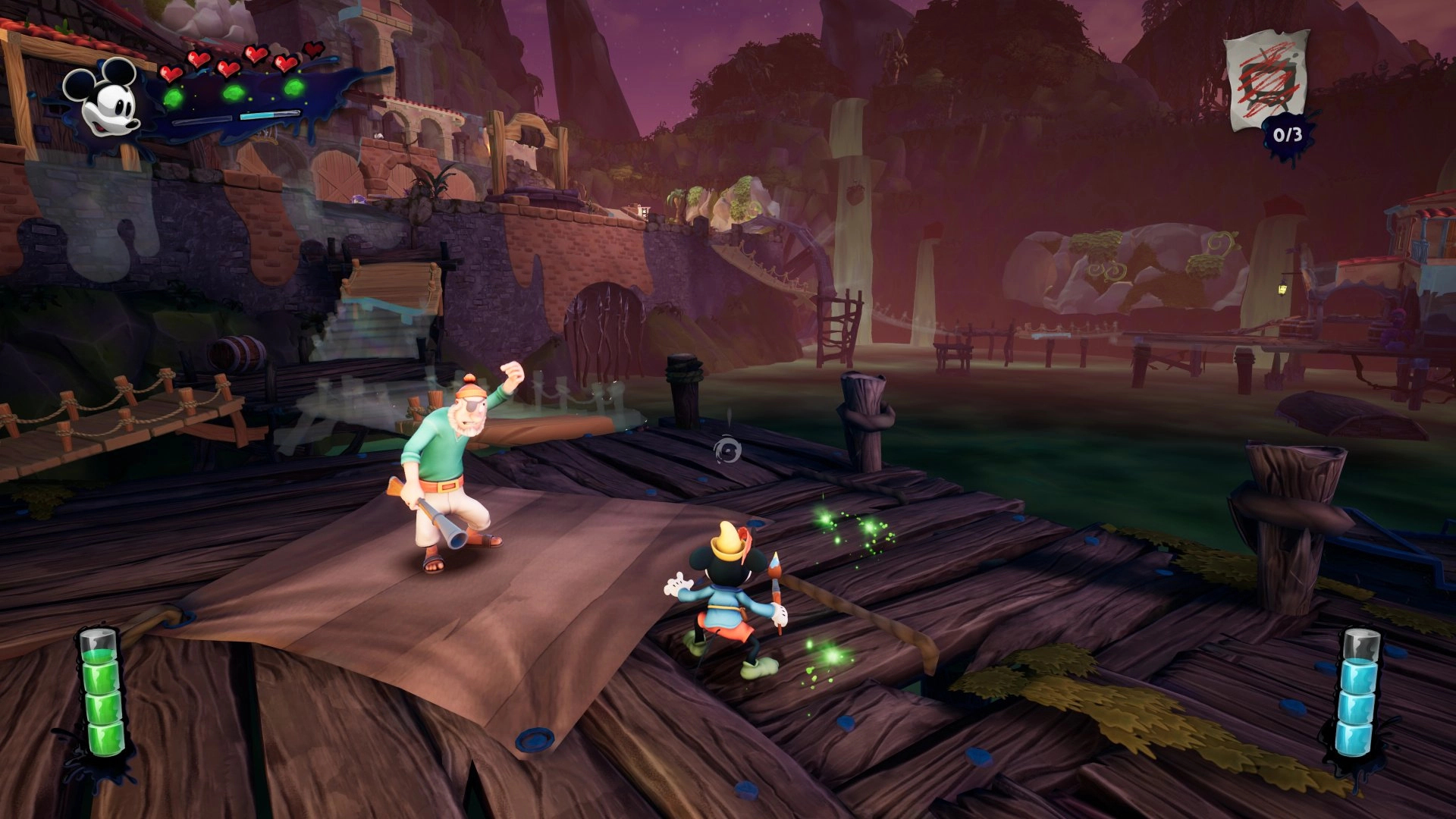Select the 0/3 objective counter text
This screenshot has width=1456, height=819.
click(1288, 135)
